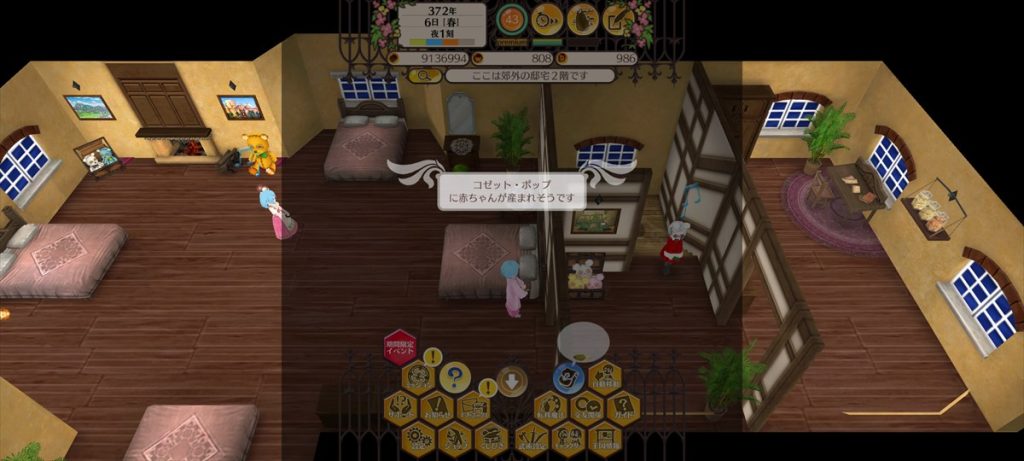Open the transfer magic hexagon
Screen dimensions: 1024x461
(548, 407)
